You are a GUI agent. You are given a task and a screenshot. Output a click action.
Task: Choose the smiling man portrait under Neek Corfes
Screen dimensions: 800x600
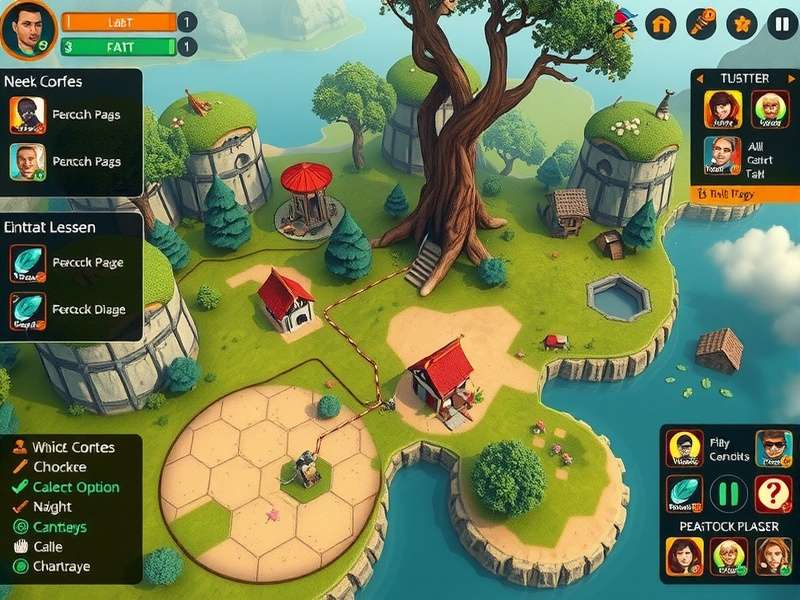[27, 161]
